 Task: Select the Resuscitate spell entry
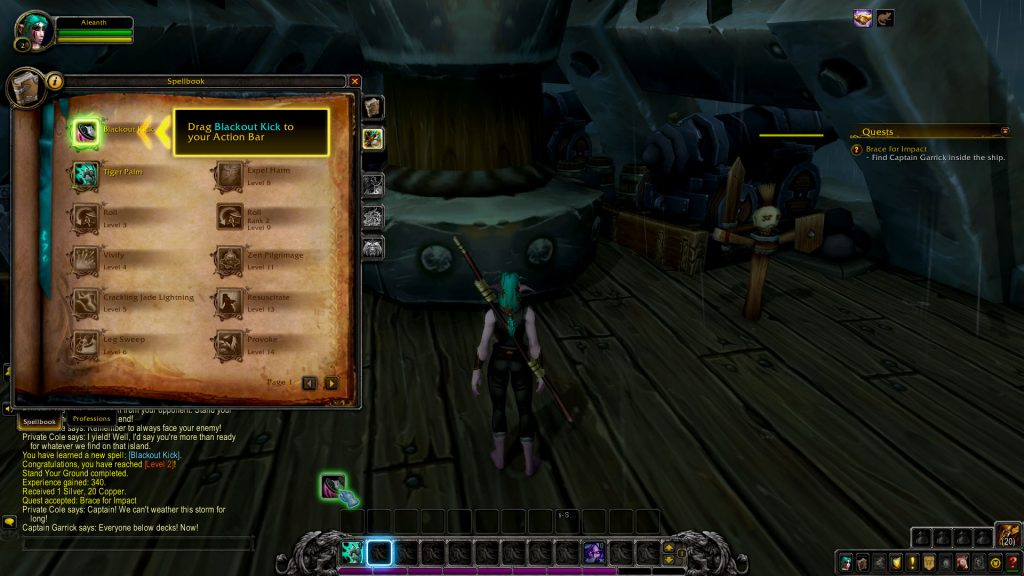(230, 303)
